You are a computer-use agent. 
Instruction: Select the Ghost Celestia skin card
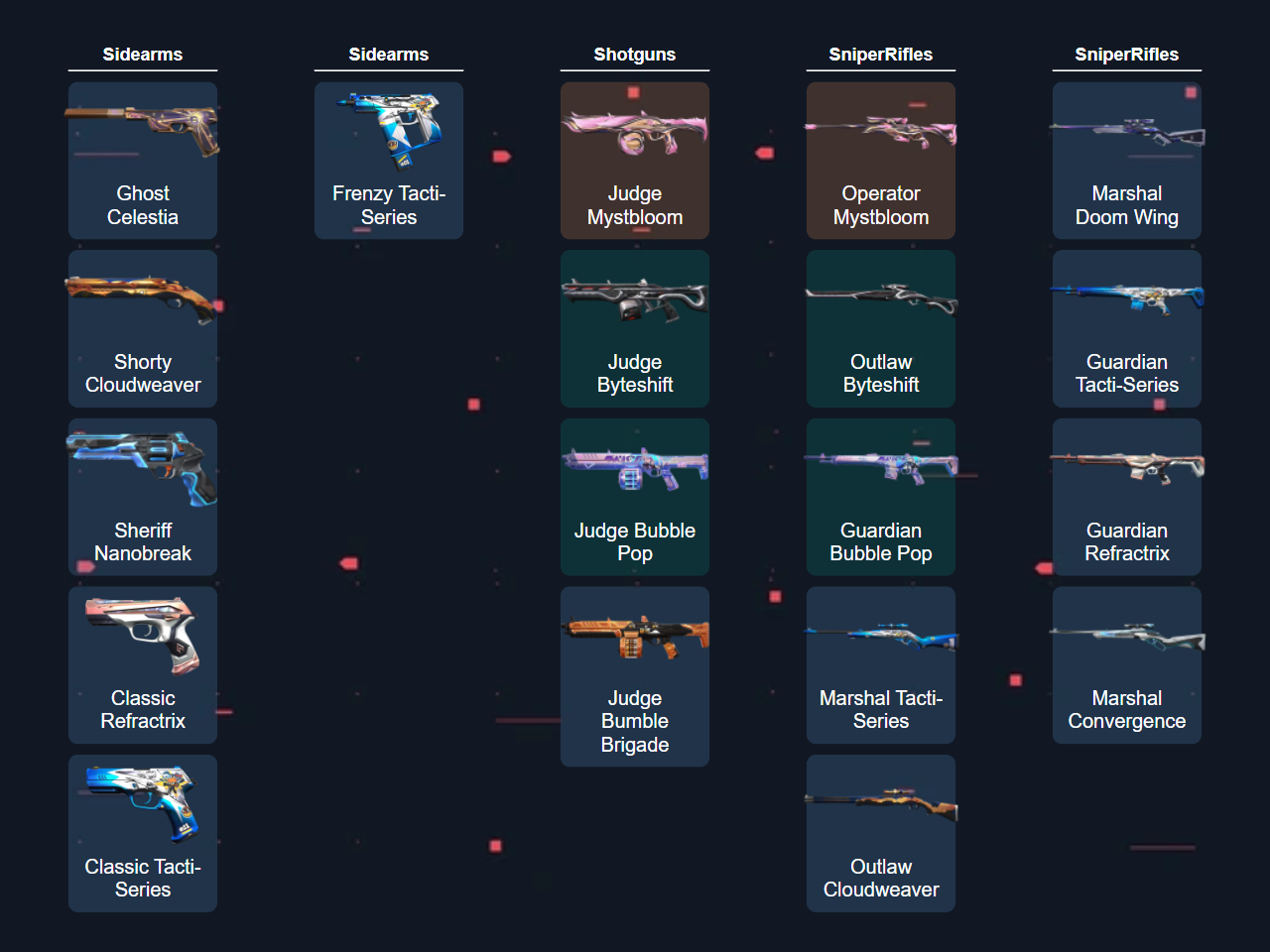click(x=143, y=161)
